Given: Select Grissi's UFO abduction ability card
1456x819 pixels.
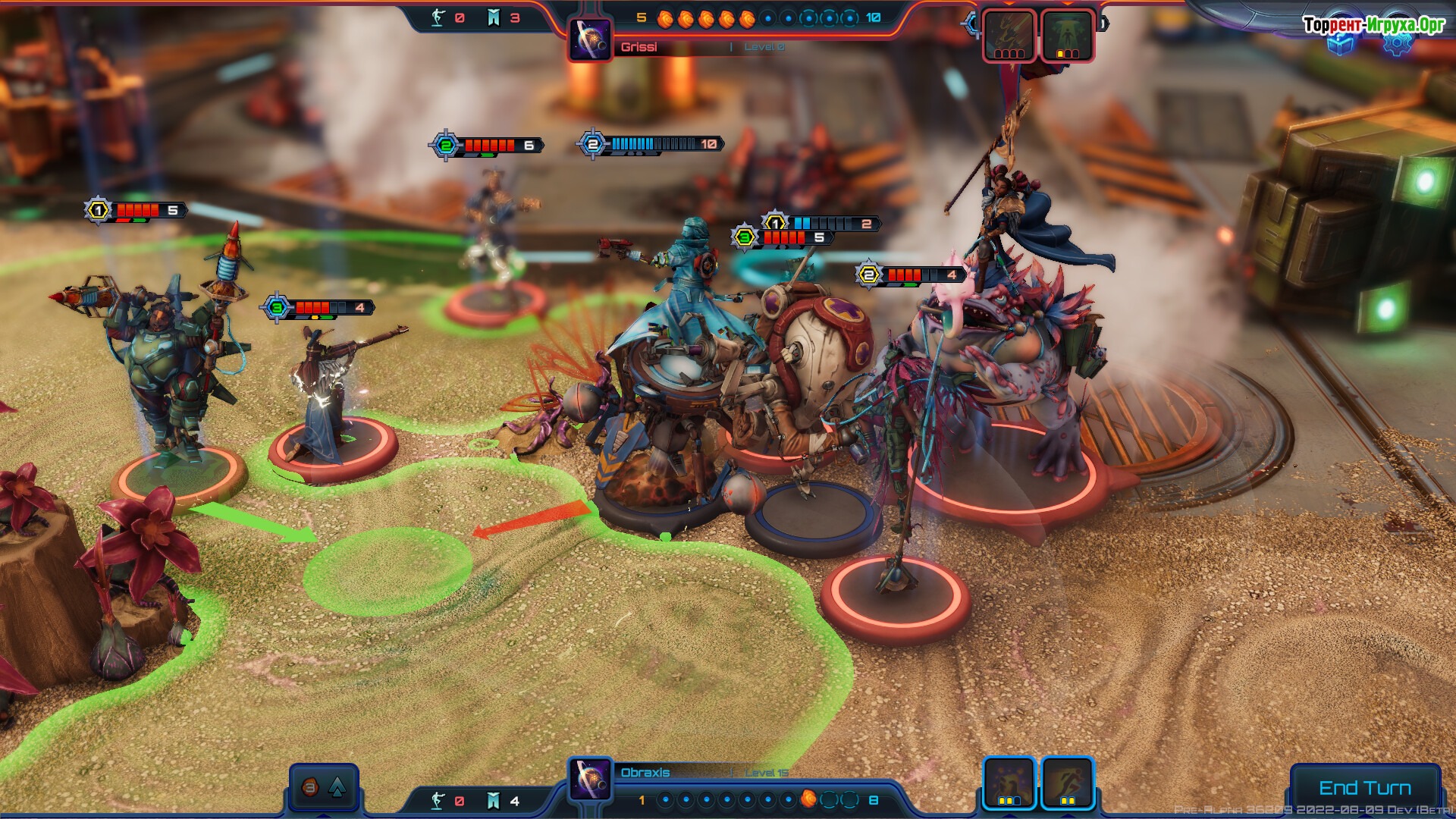Looking at the screenshot, I should pyautogui.click(x=1066, y=34).
